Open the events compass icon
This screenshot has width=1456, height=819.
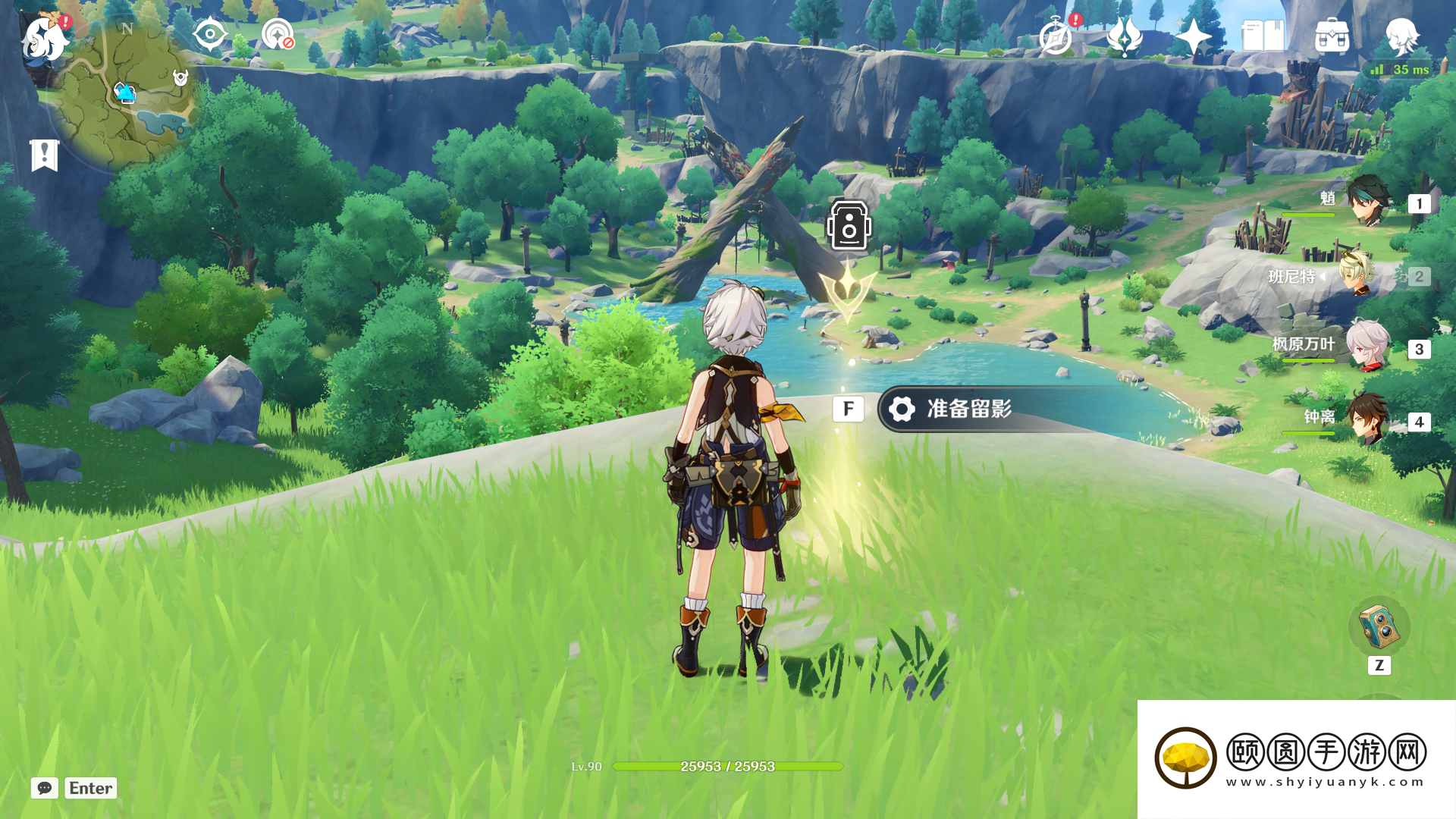pyautogui.click(x=1056, y=36)
